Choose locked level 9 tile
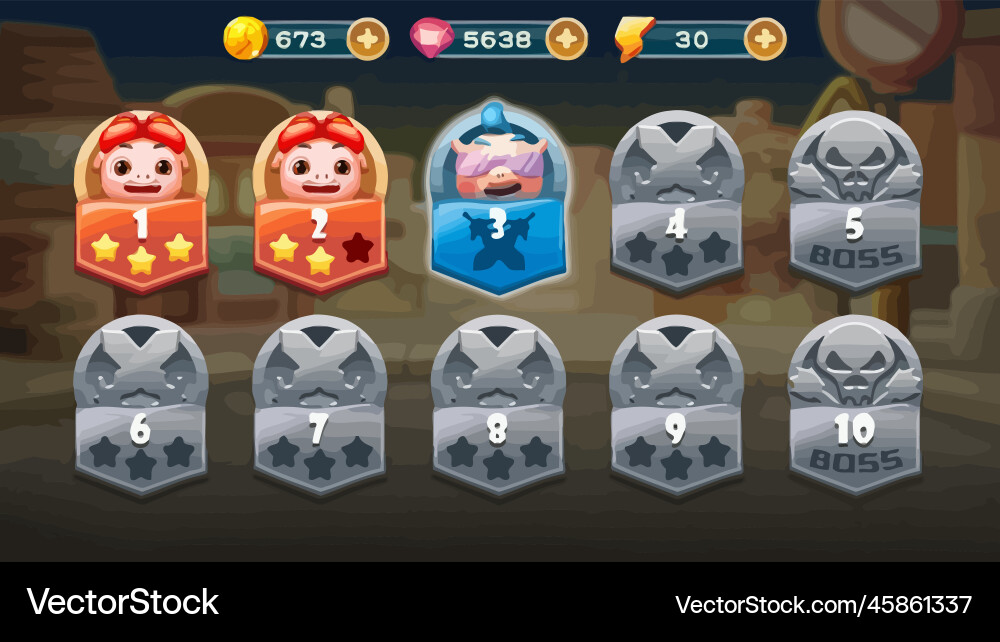 pyautogui.click(x=676, y=408)
